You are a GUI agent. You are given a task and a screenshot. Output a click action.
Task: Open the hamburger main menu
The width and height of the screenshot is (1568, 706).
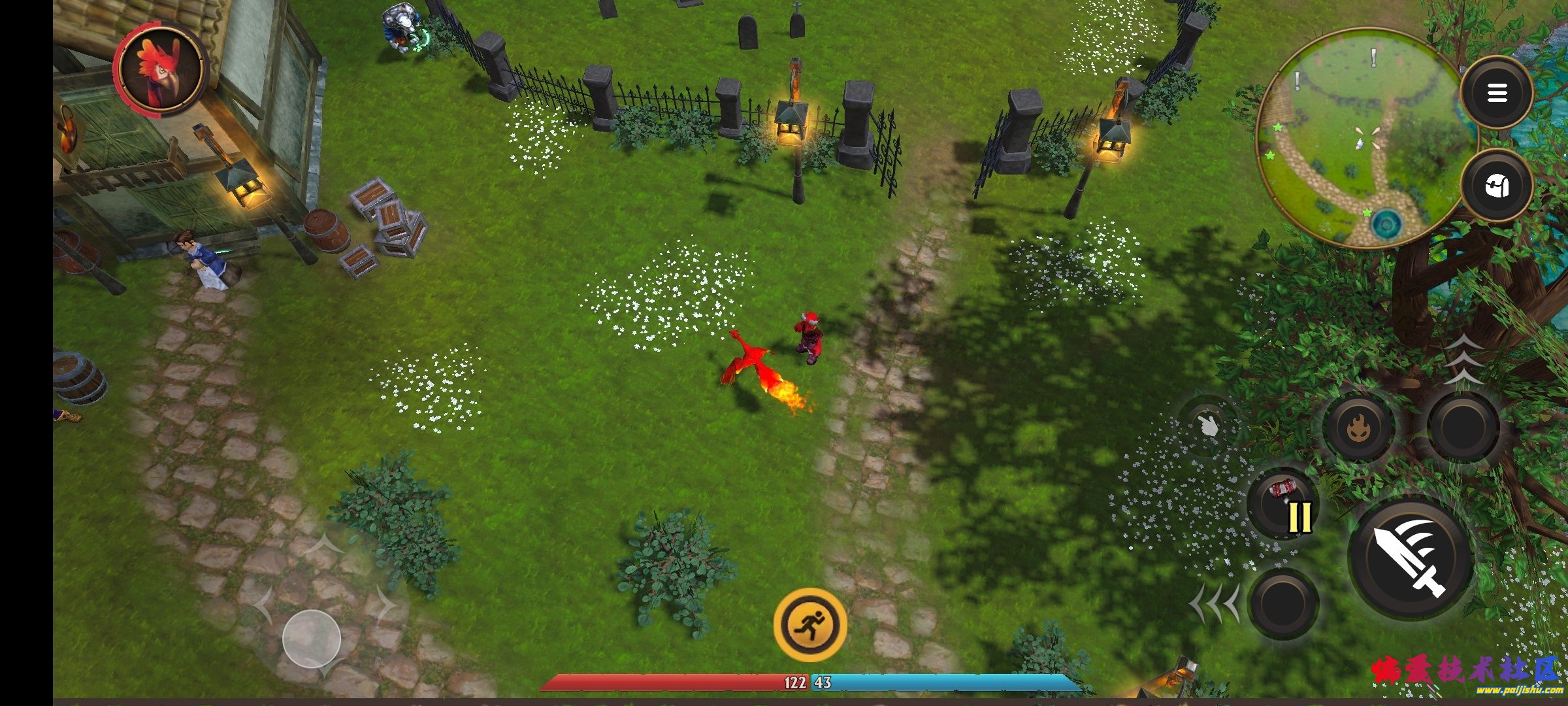(1496, 93)
